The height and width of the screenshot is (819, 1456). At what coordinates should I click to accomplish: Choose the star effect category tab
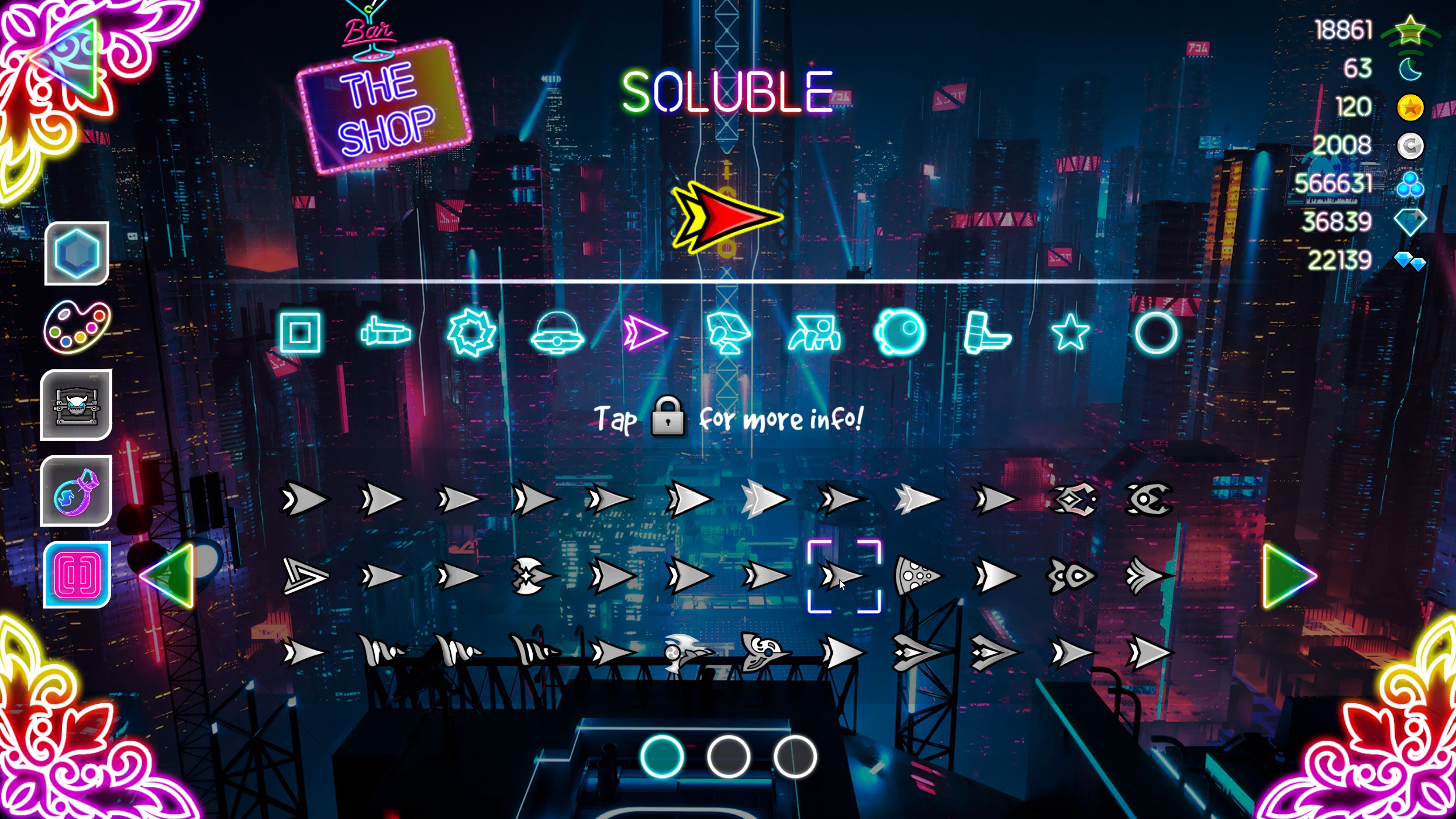[x=1070, y=333]
